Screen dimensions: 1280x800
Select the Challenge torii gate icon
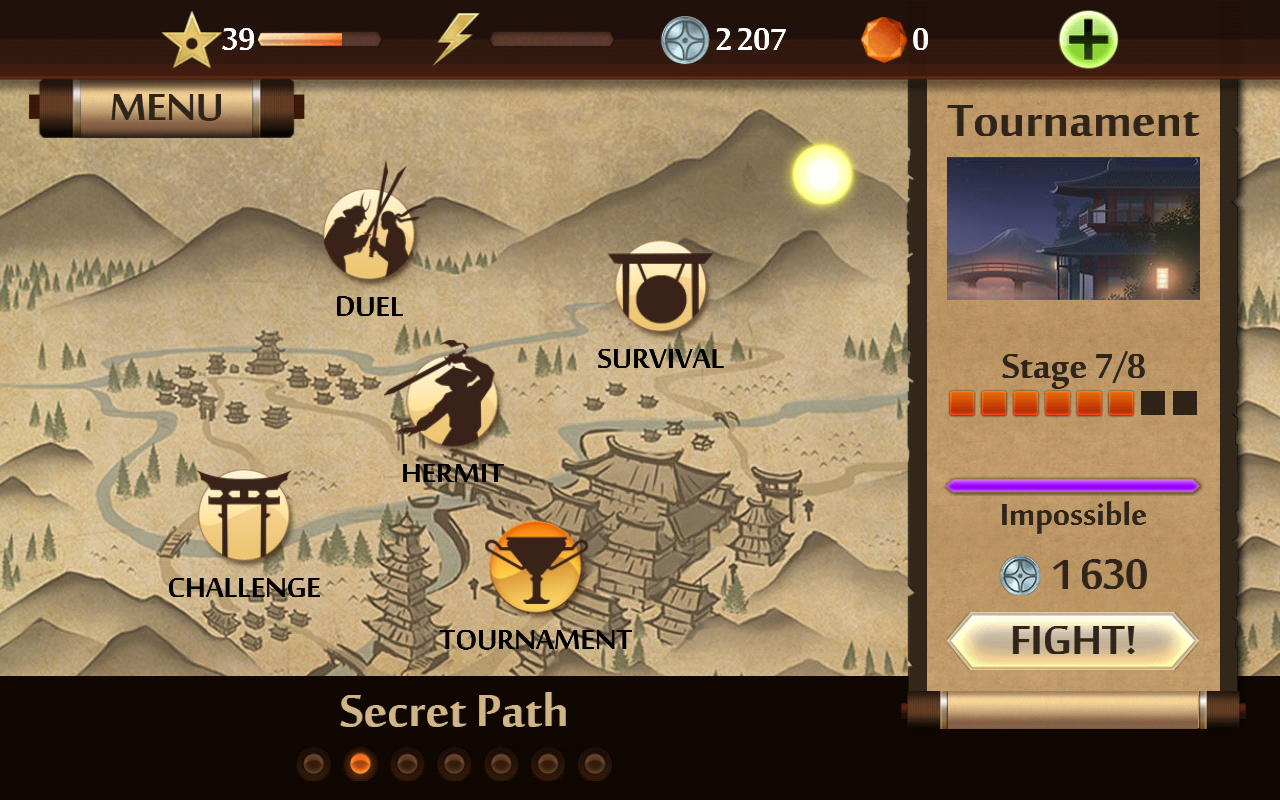244,516
